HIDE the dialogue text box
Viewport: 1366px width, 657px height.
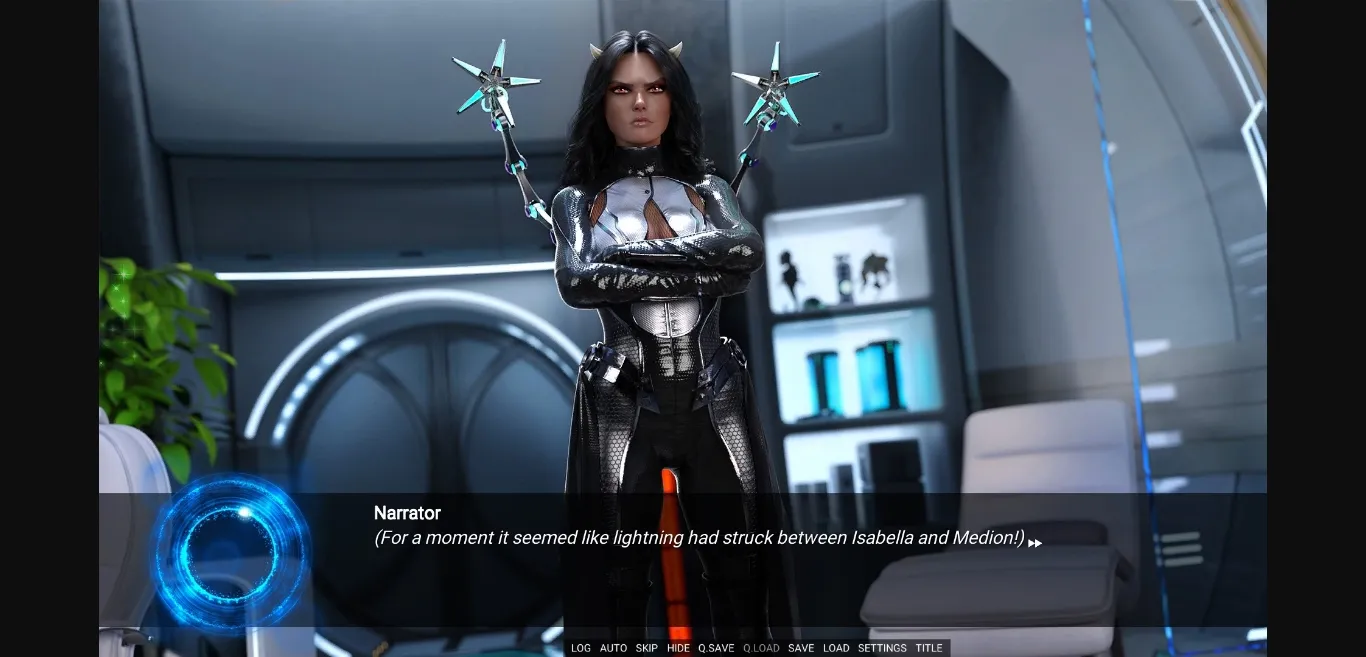coord(678,648)
